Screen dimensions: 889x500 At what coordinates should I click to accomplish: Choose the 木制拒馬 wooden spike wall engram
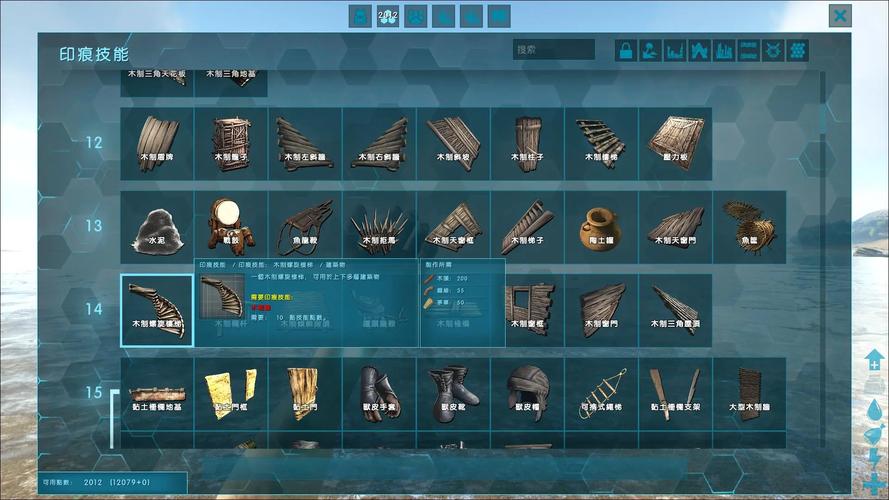pyautogui.click(x=379, y=227)
